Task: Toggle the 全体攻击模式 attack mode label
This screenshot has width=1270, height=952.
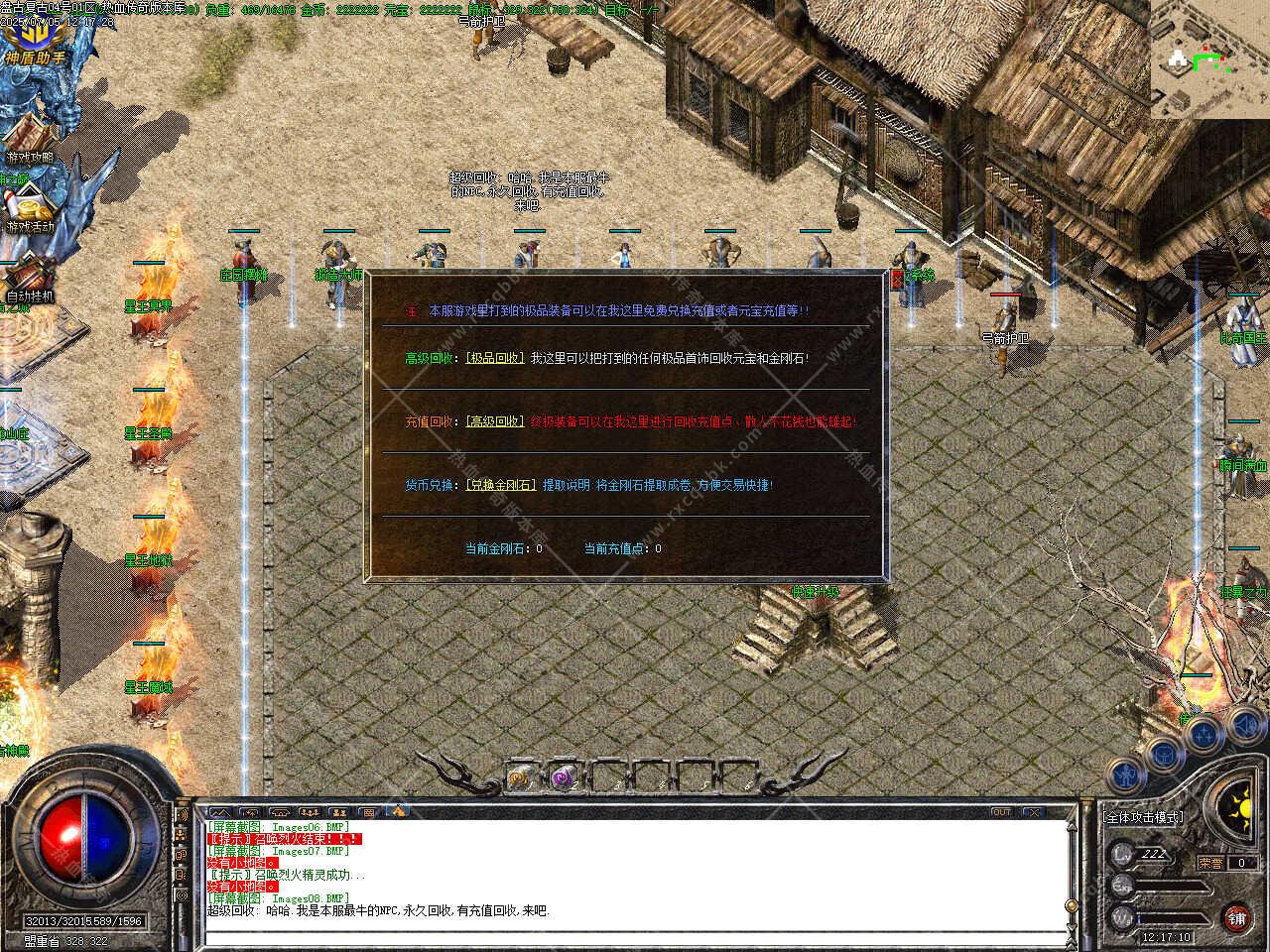Action: point(1143,817)
